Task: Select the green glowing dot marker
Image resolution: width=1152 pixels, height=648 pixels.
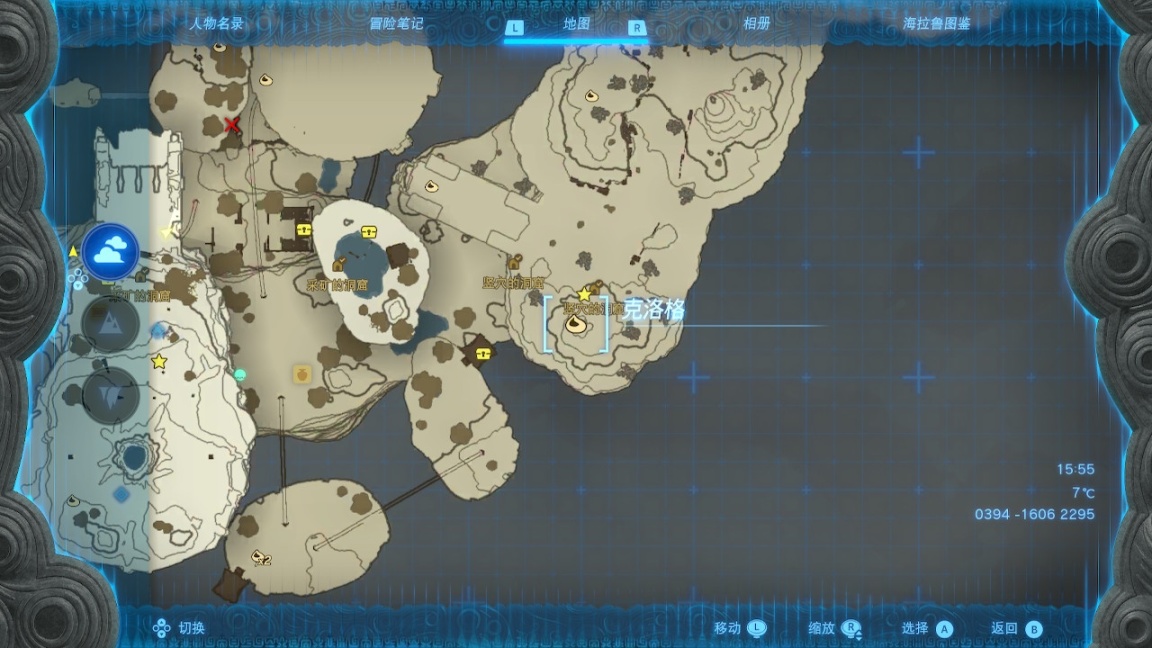Action: 240,375
